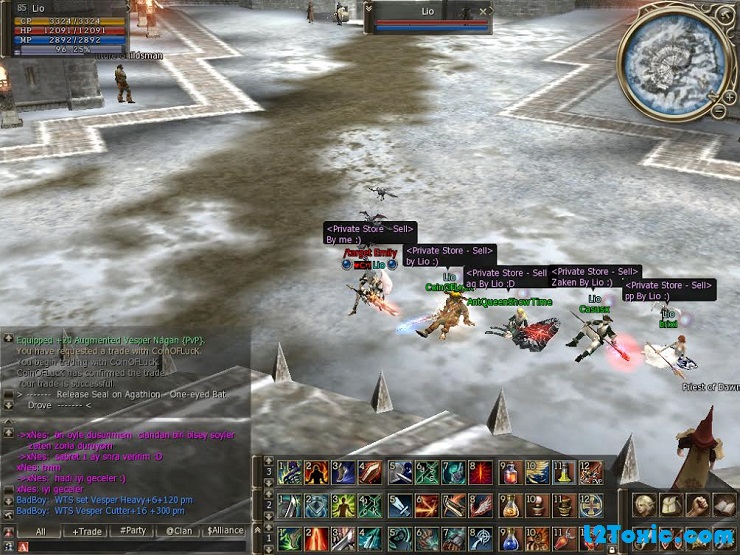Show the $Alliance chat tab

click(225, 531)
